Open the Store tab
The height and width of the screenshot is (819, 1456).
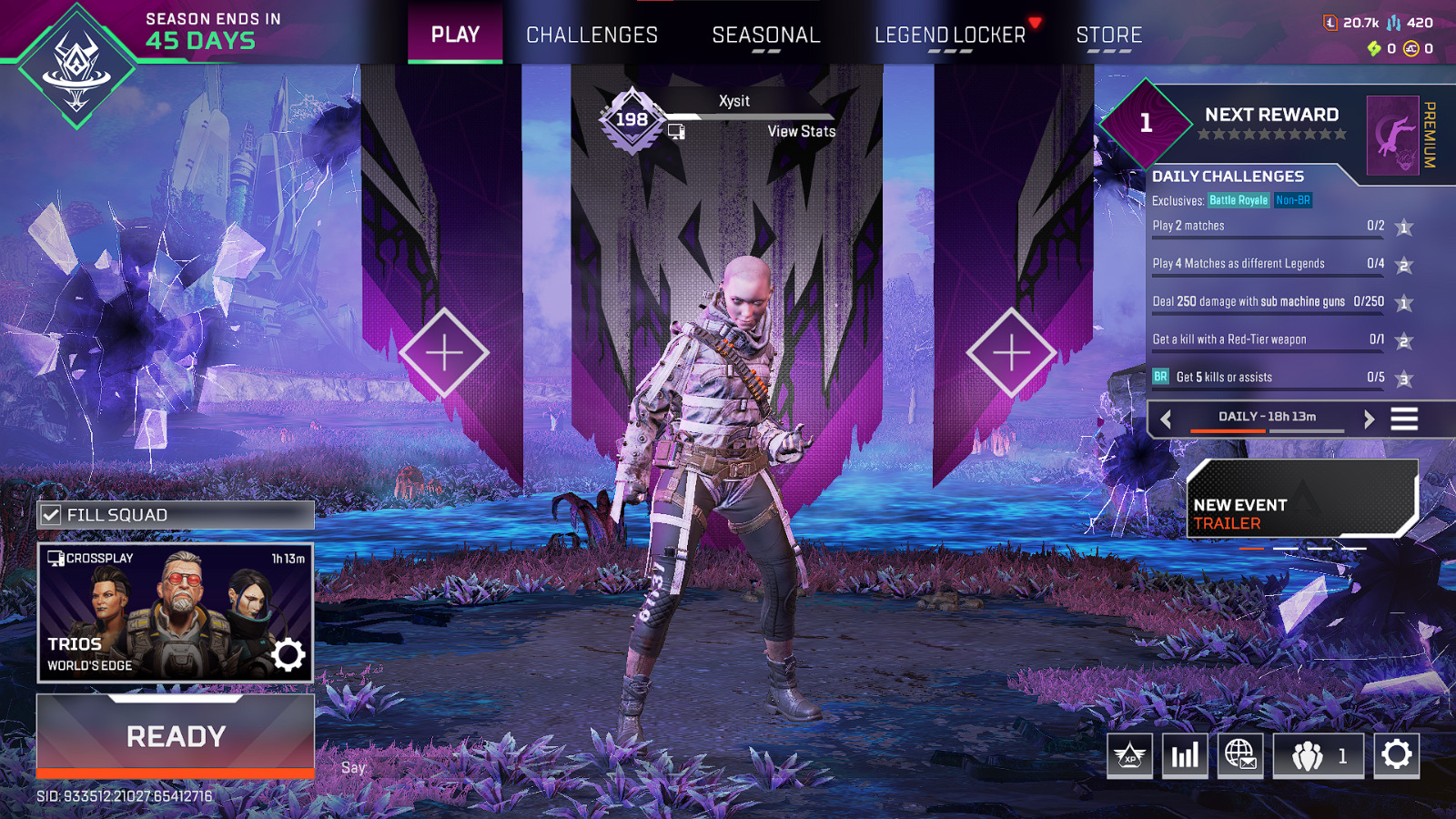1109,35
